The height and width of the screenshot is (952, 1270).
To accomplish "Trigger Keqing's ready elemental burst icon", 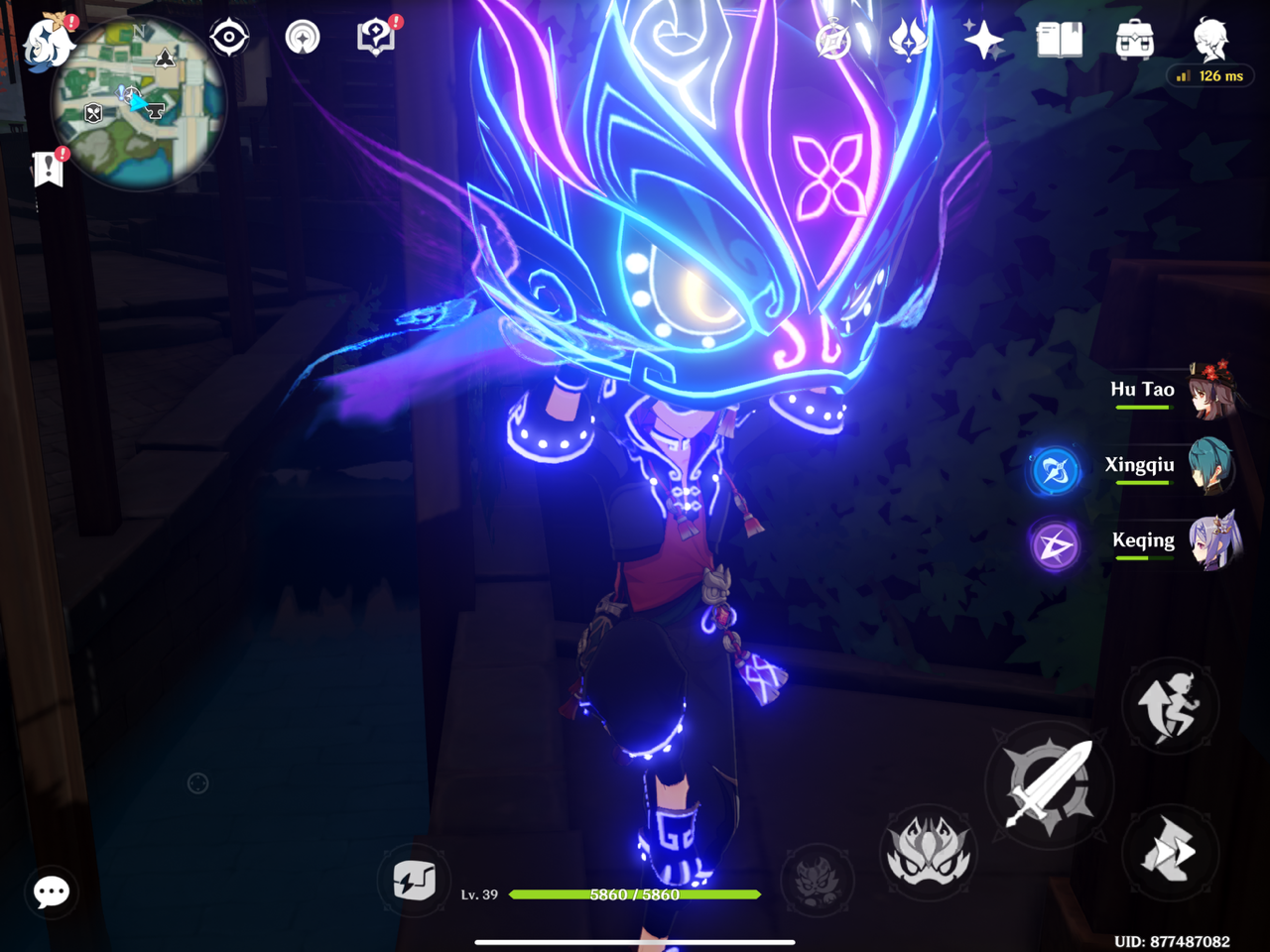I will point(1055,546).
